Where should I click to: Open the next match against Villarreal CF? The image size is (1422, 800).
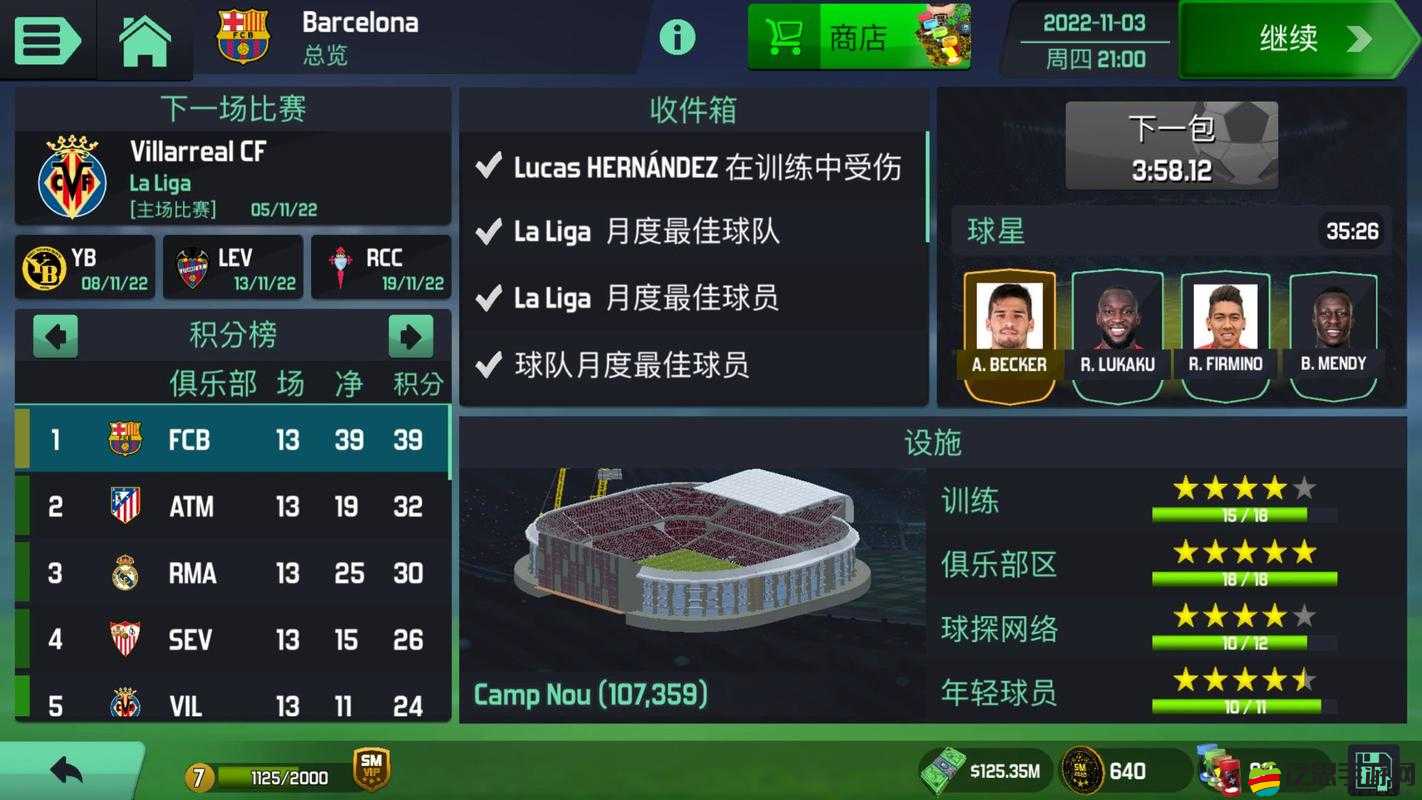(232, 178)
